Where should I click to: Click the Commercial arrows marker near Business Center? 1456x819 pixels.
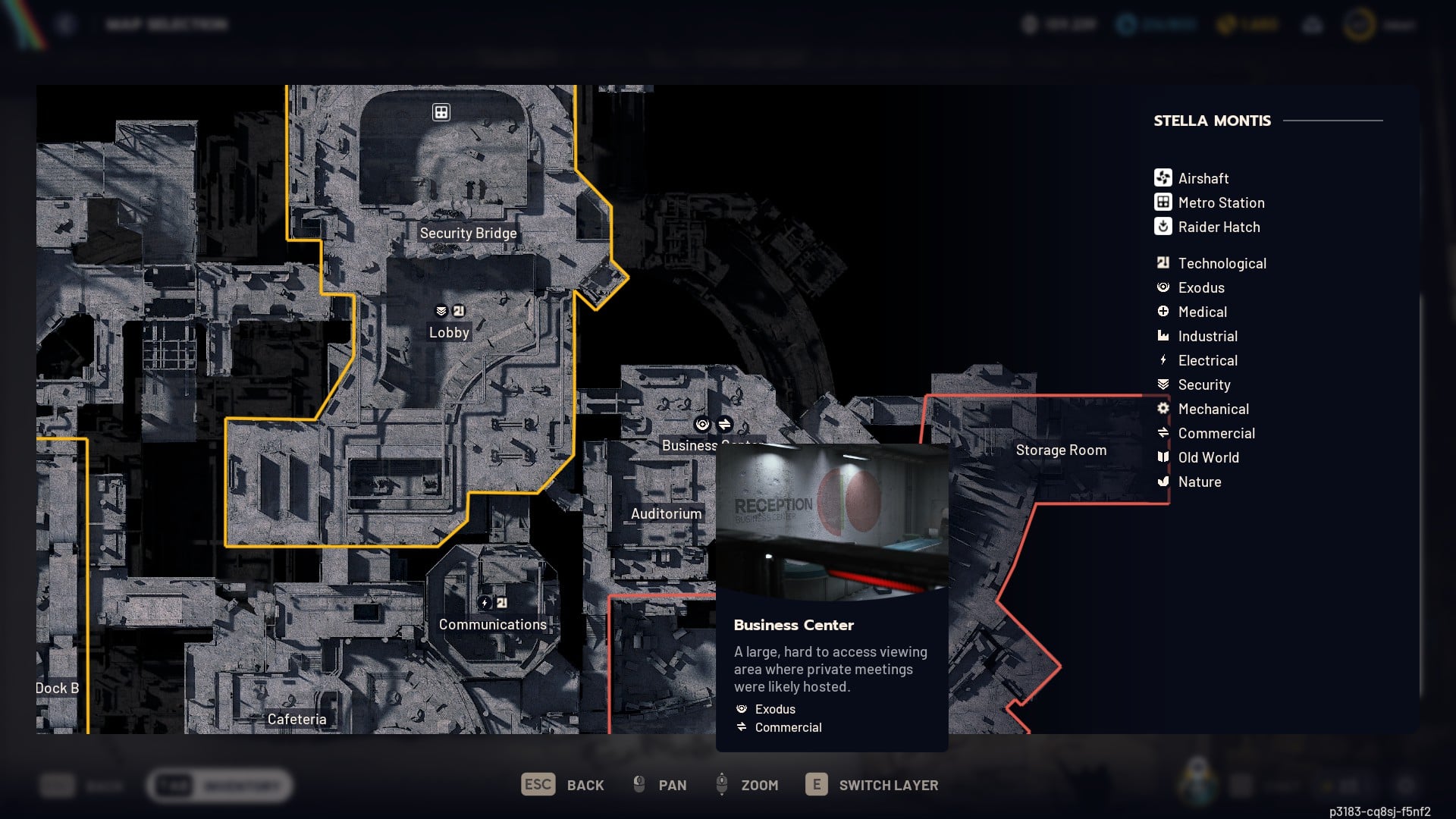click(x=725, y=425)
